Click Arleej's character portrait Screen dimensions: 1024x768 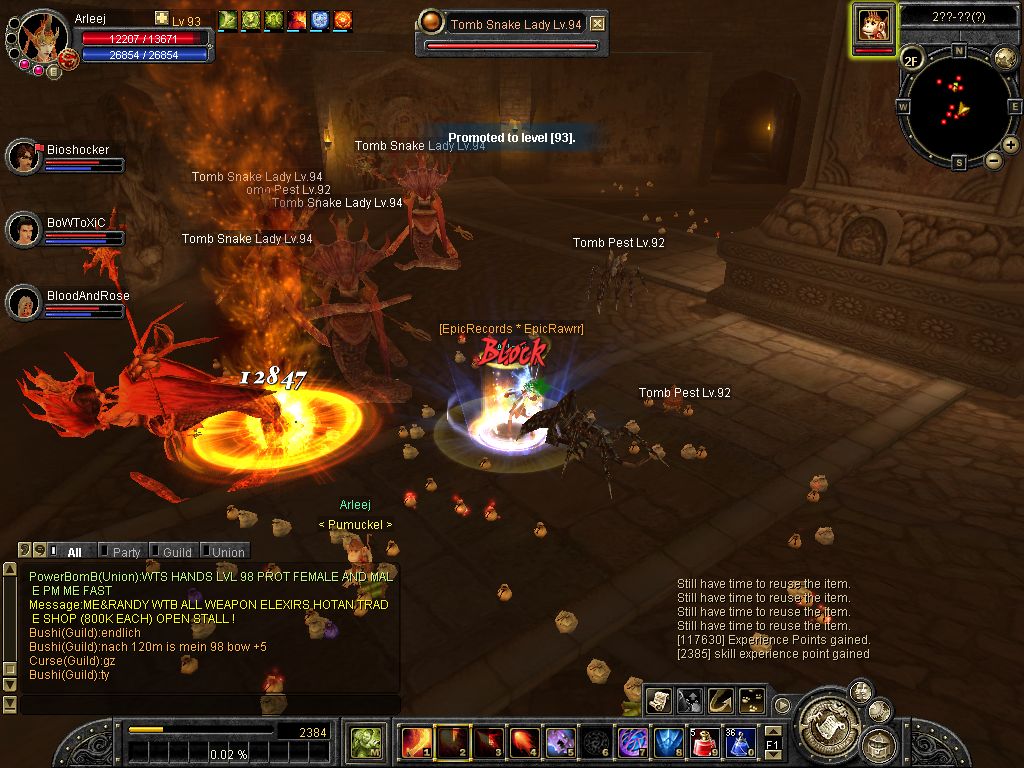[x=42, y=38]
